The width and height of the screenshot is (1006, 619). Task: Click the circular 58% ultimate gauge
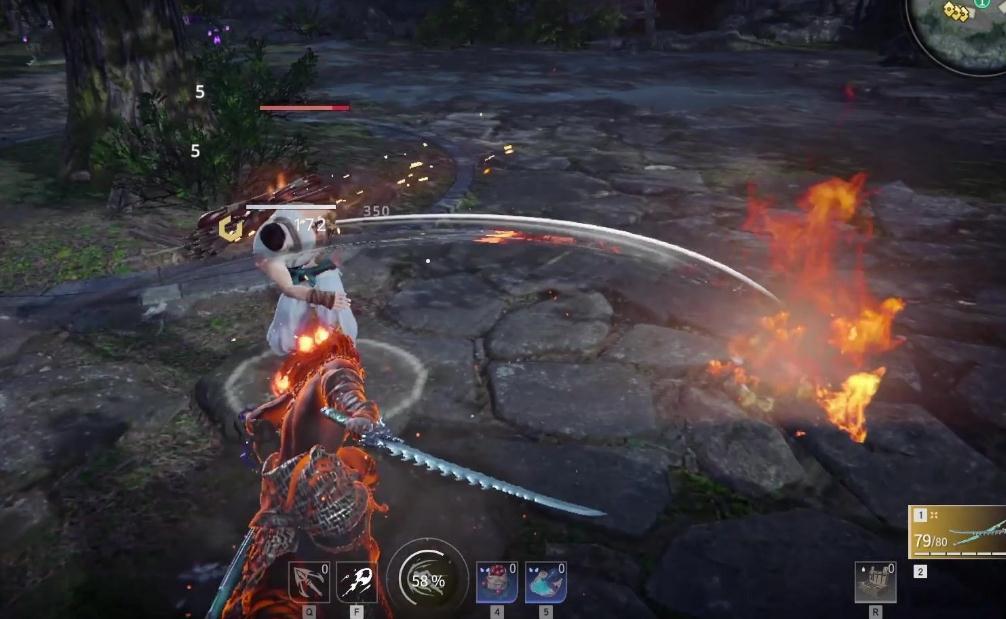coord(427,580)
